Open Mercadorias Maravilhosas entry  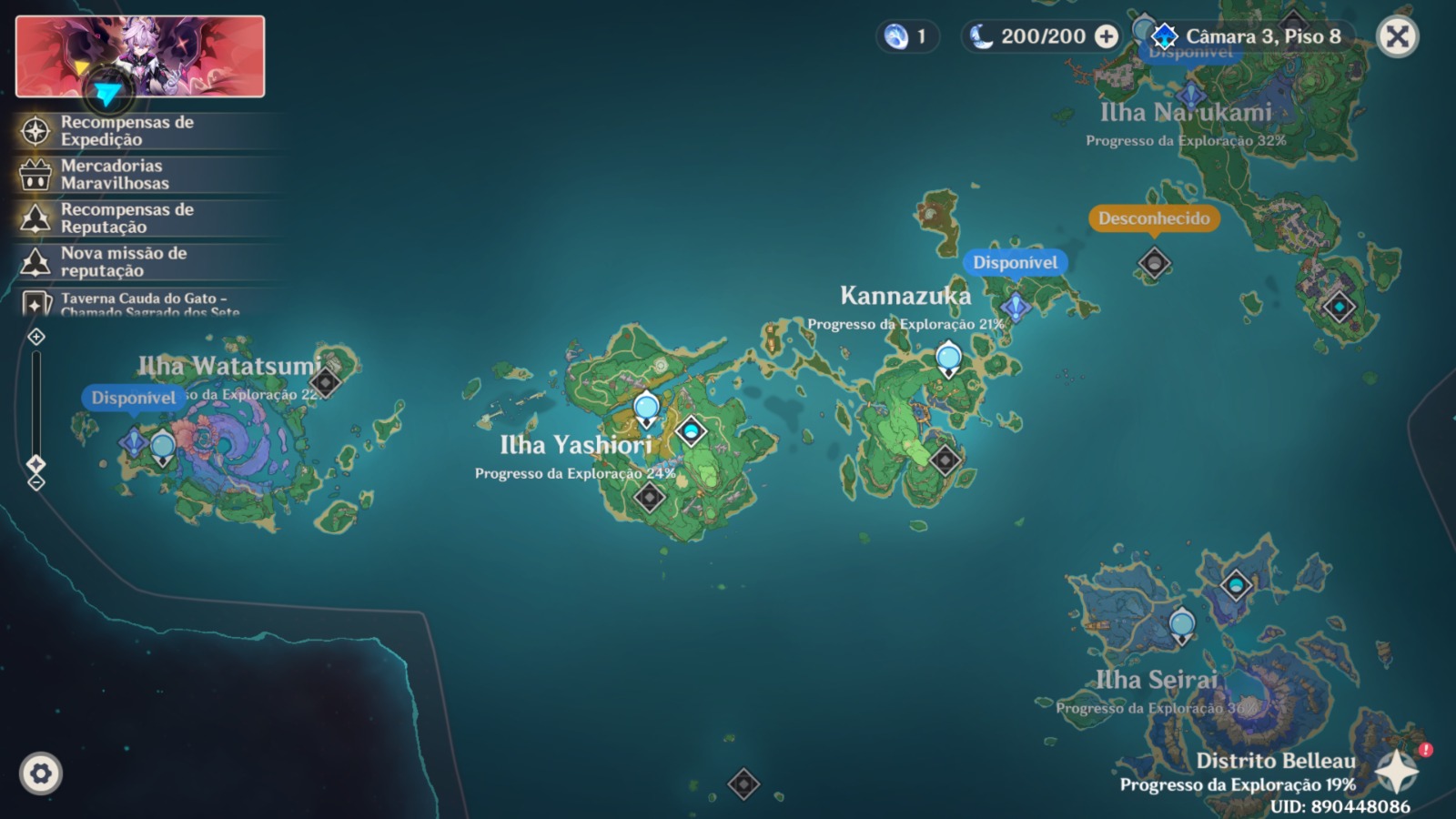point(115,175)
